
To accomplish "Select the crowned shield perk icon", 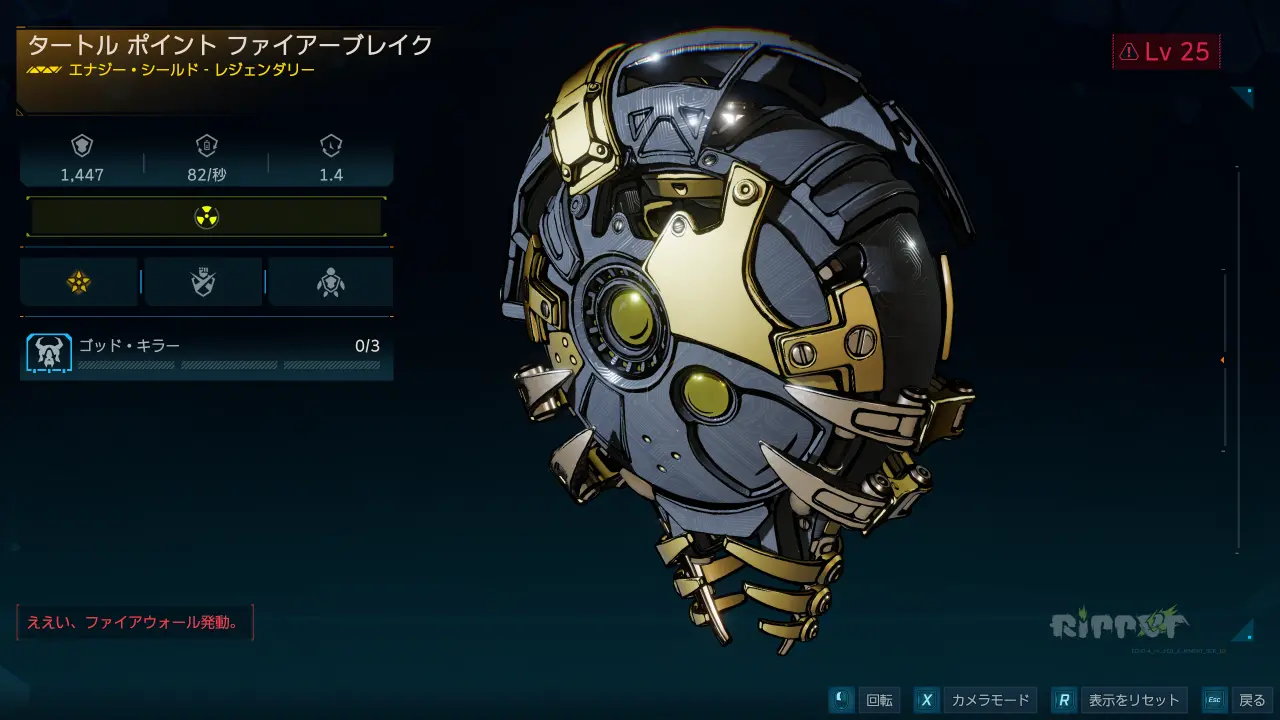I will click(x=204, y=283).
